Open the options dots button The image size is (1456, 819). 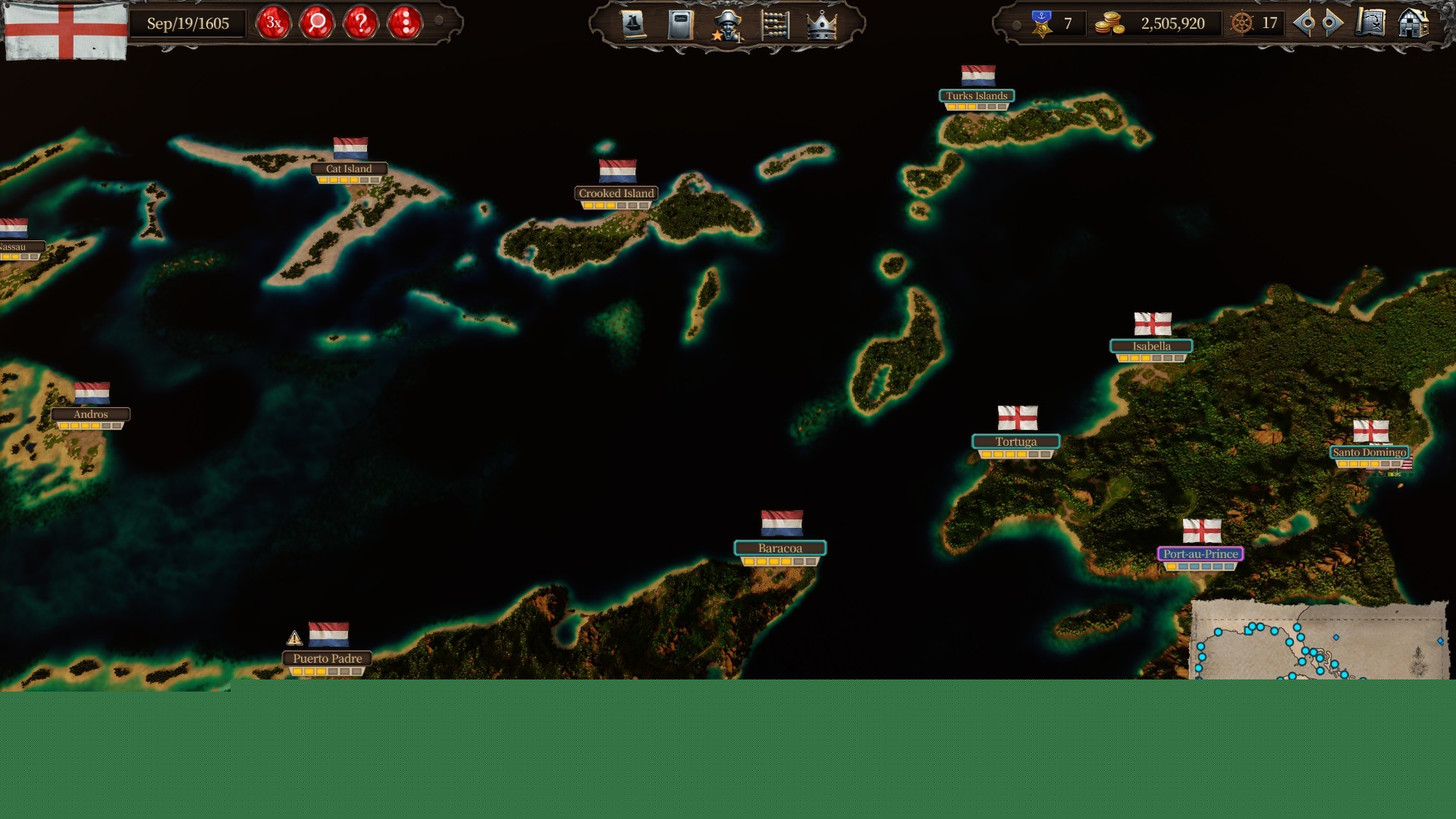coord(406,24)
